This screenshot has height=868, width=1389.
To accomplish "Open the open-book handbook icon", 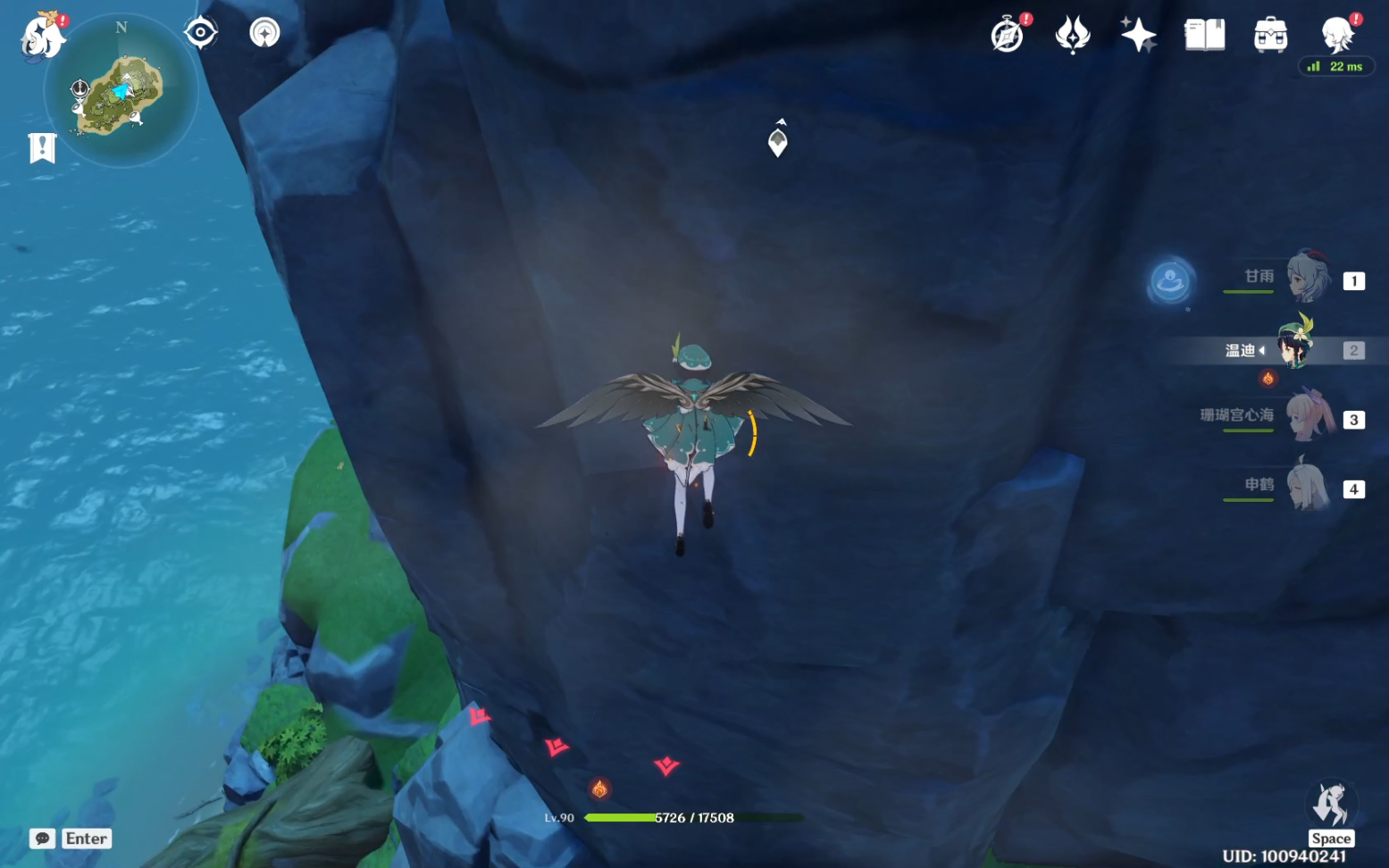I will (1204, 36).
